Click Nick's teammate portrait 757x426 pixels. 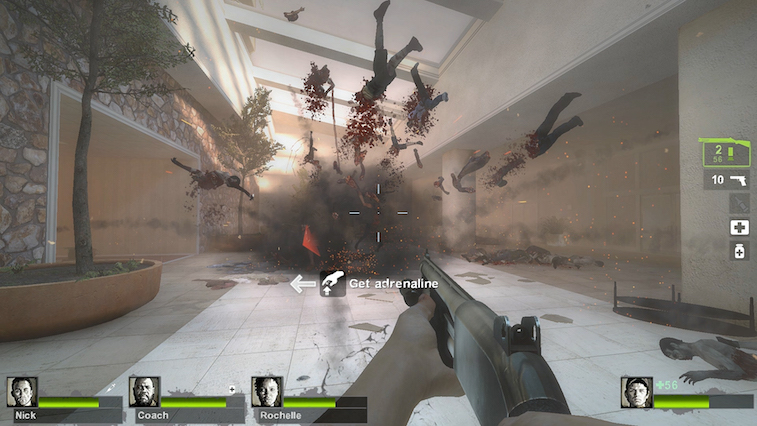pyautogui.click(x=22, y=391)
